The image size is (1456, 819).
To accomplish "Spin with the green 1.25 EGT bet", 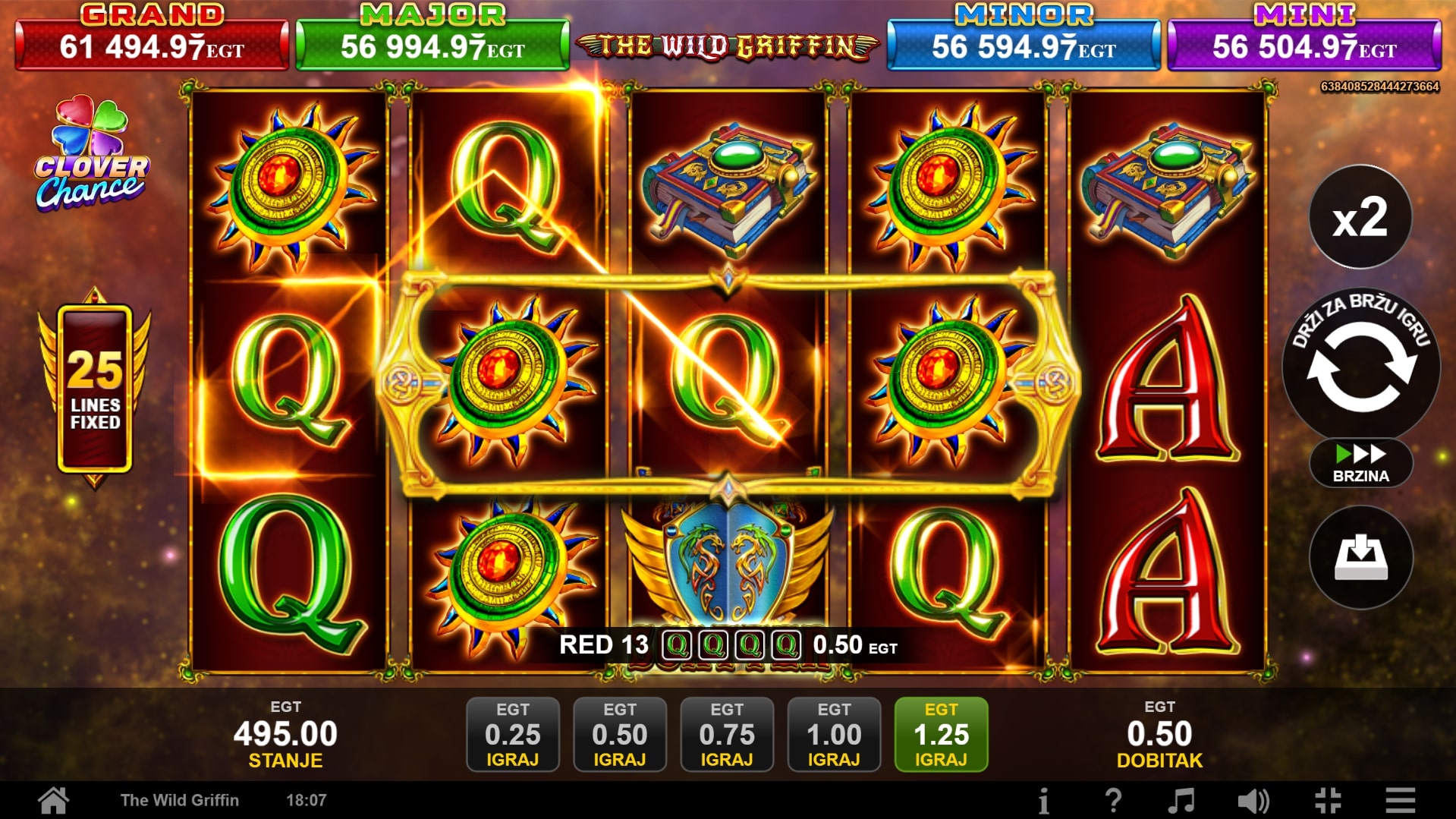I will coord(941,734).
